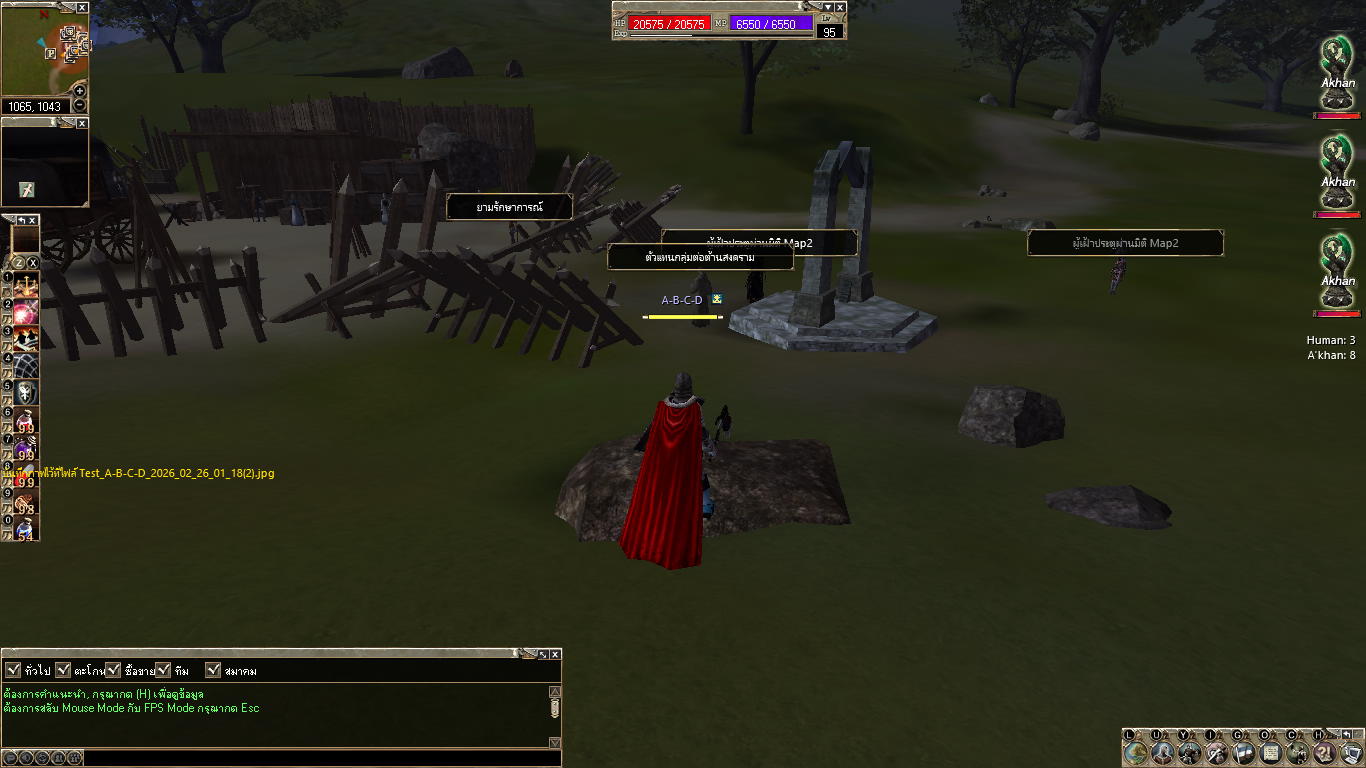Close the status bar panel at top

(840, 7)
